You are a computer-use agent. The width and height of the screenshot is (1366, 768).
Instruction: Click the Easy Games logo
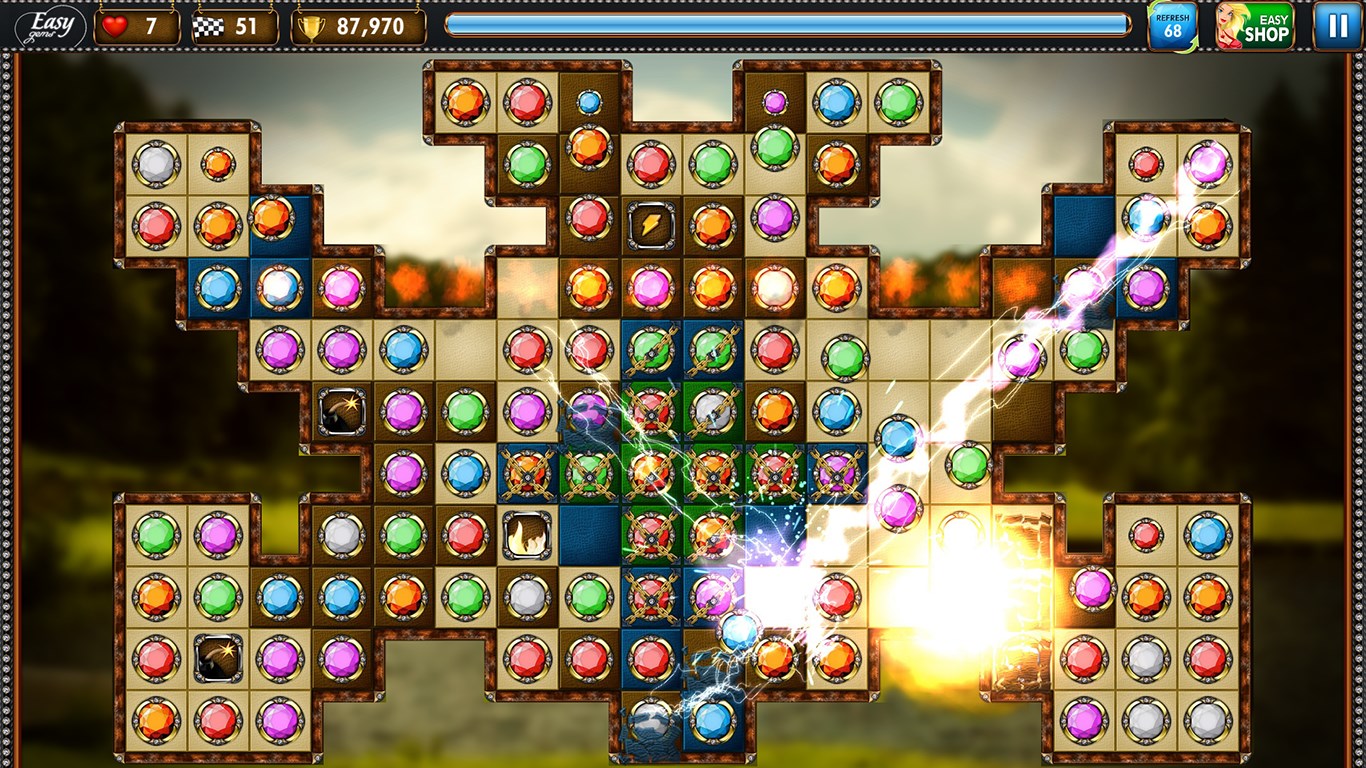tap(50, 26)
